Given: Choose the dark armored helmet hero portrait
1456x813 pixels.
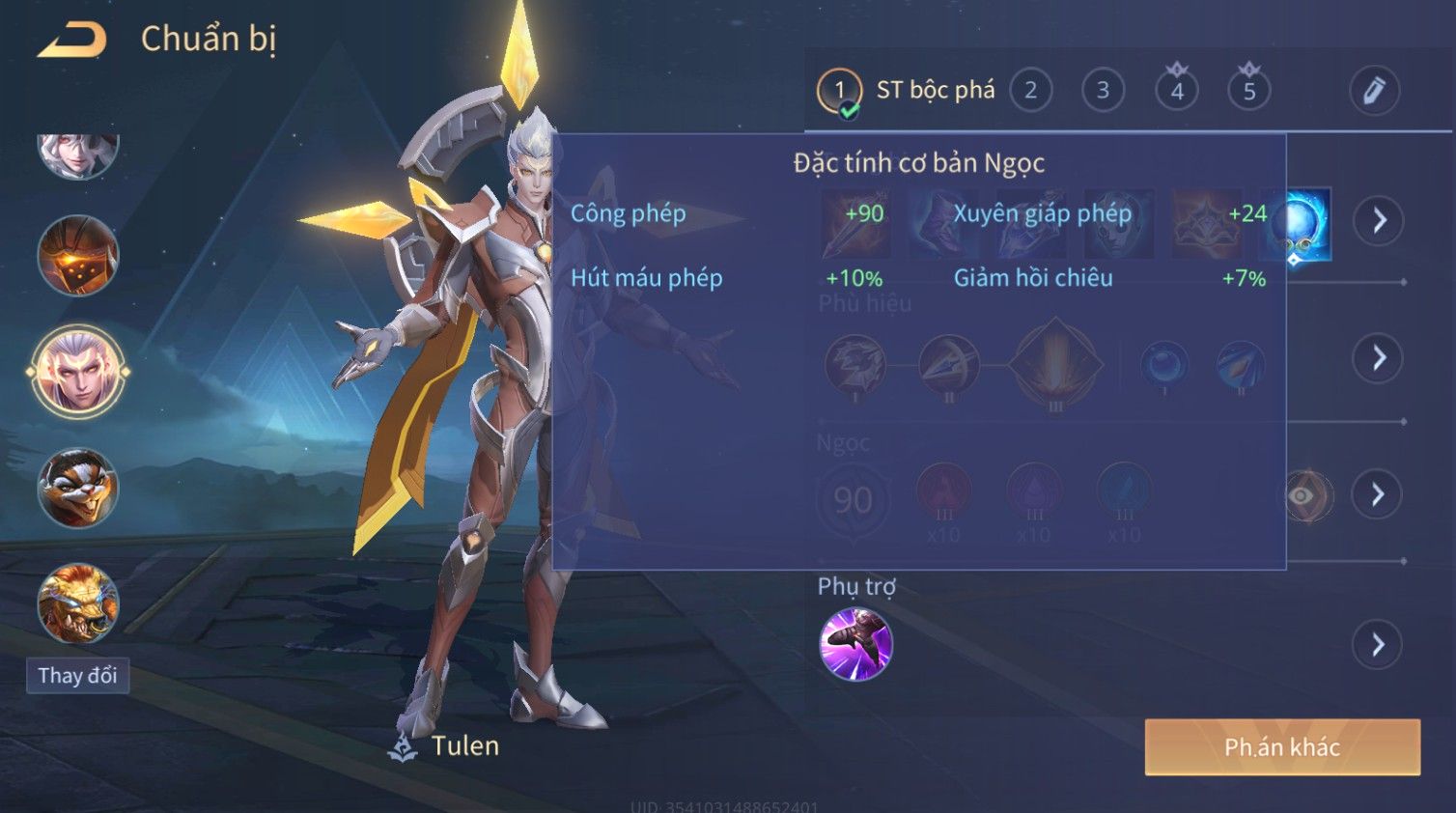Looking at the screenshot, I should pyautogui.click(x=78, y=256).
